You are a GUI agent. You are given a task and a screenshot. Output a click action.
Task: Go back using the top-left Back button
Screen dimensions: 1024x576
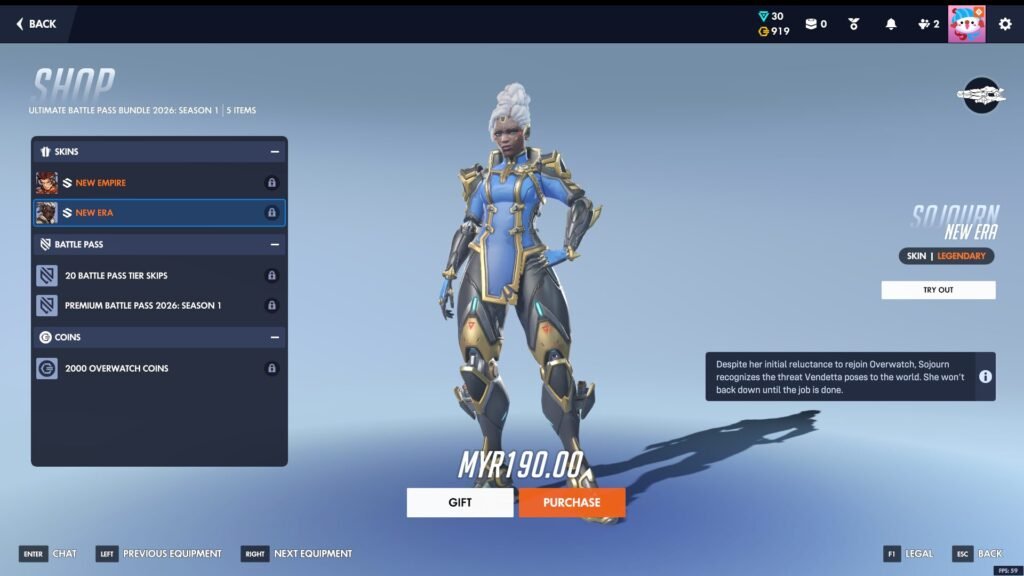click(x=36, y=24)
